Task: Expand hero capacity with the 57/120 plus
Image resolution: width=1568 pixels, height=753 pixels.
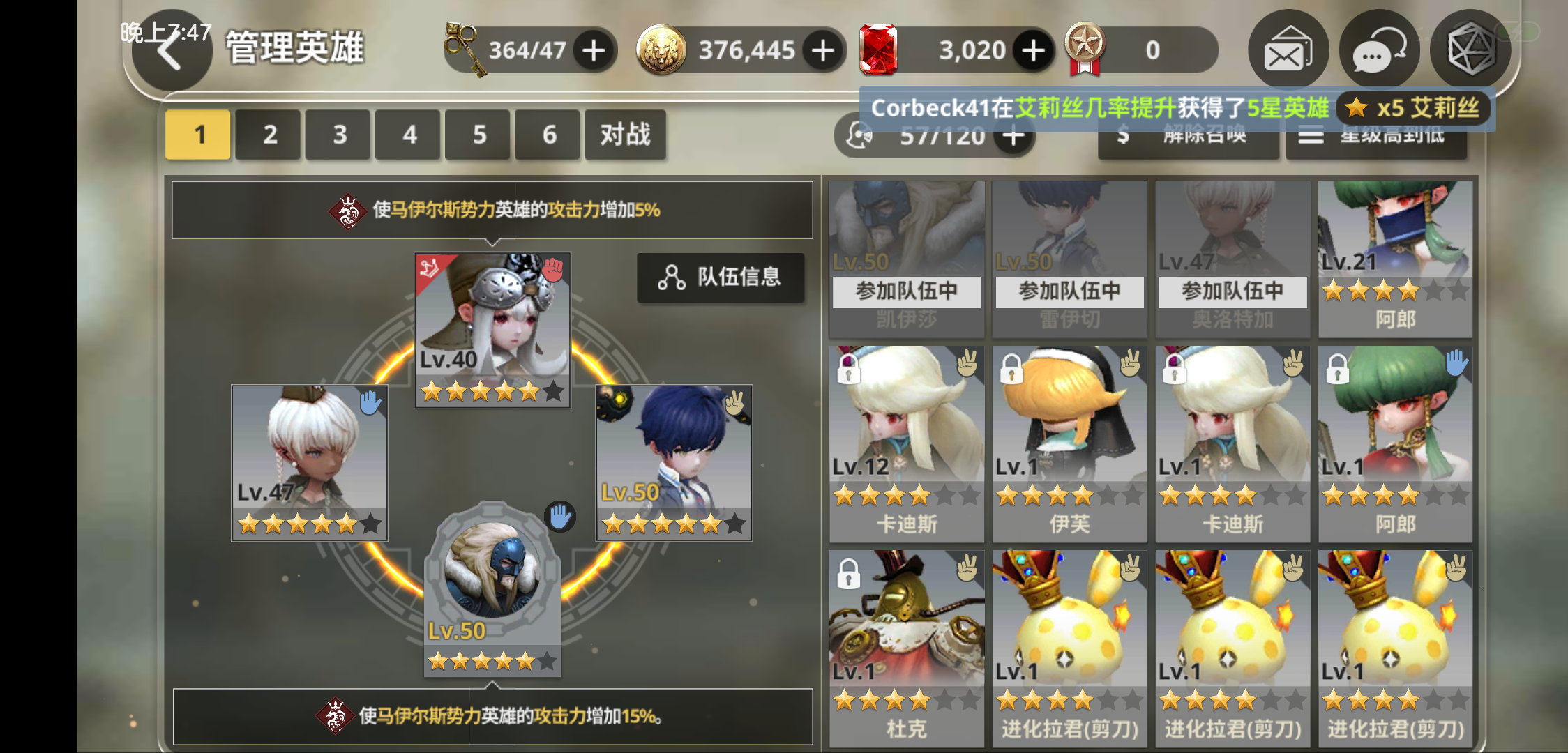Action: (1012, 135)
